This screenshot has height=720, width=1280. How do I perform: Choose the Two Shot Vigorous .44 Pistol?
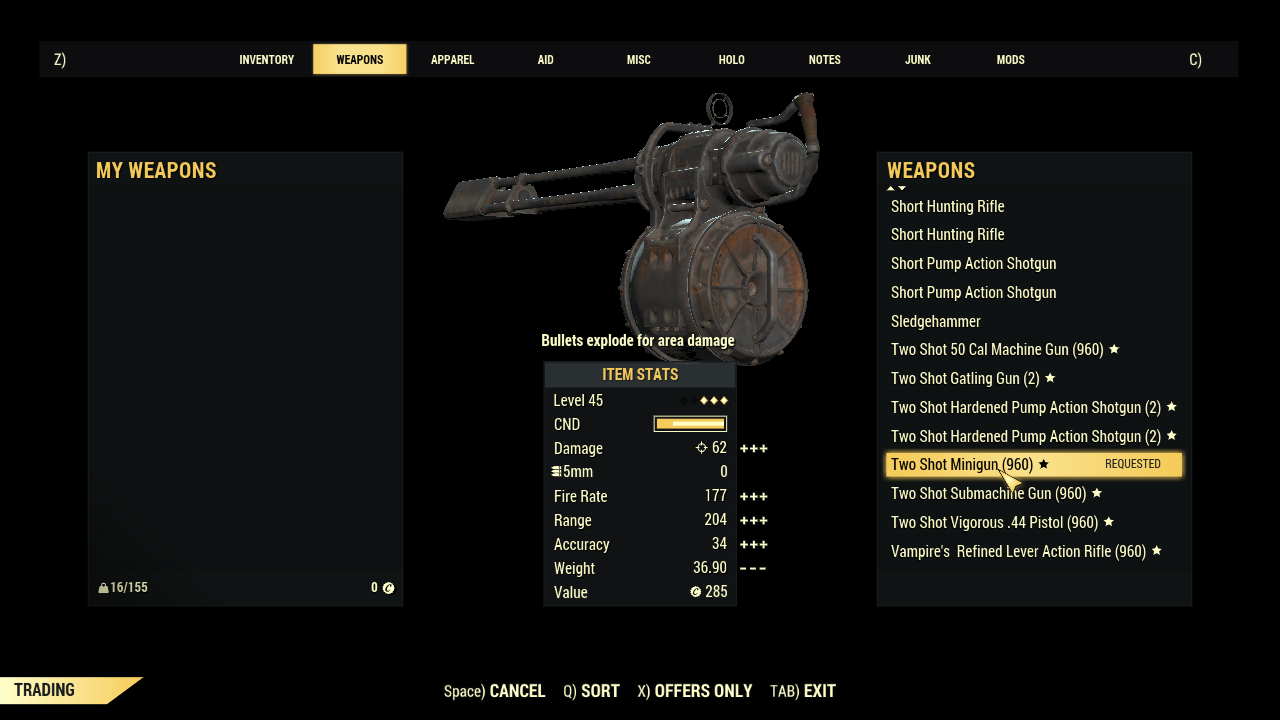(x=994, y=523)
